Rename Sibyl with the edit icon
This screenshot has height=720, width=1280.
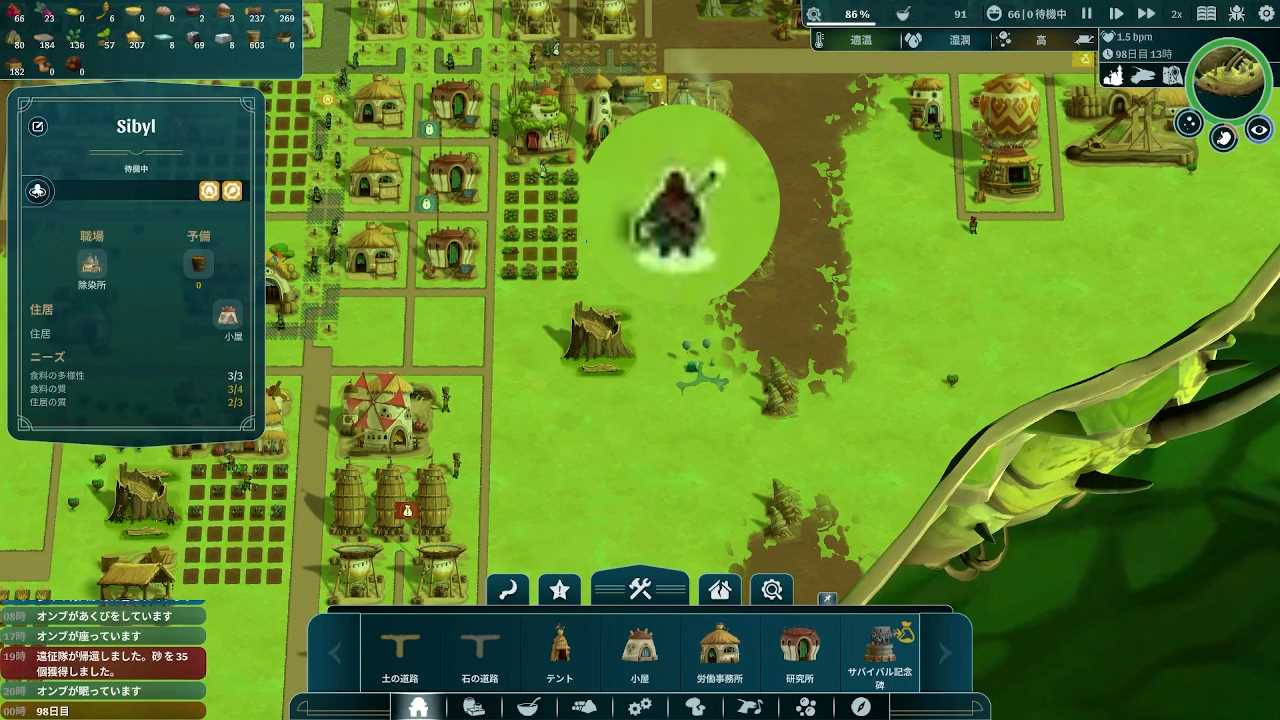point(38,127)
